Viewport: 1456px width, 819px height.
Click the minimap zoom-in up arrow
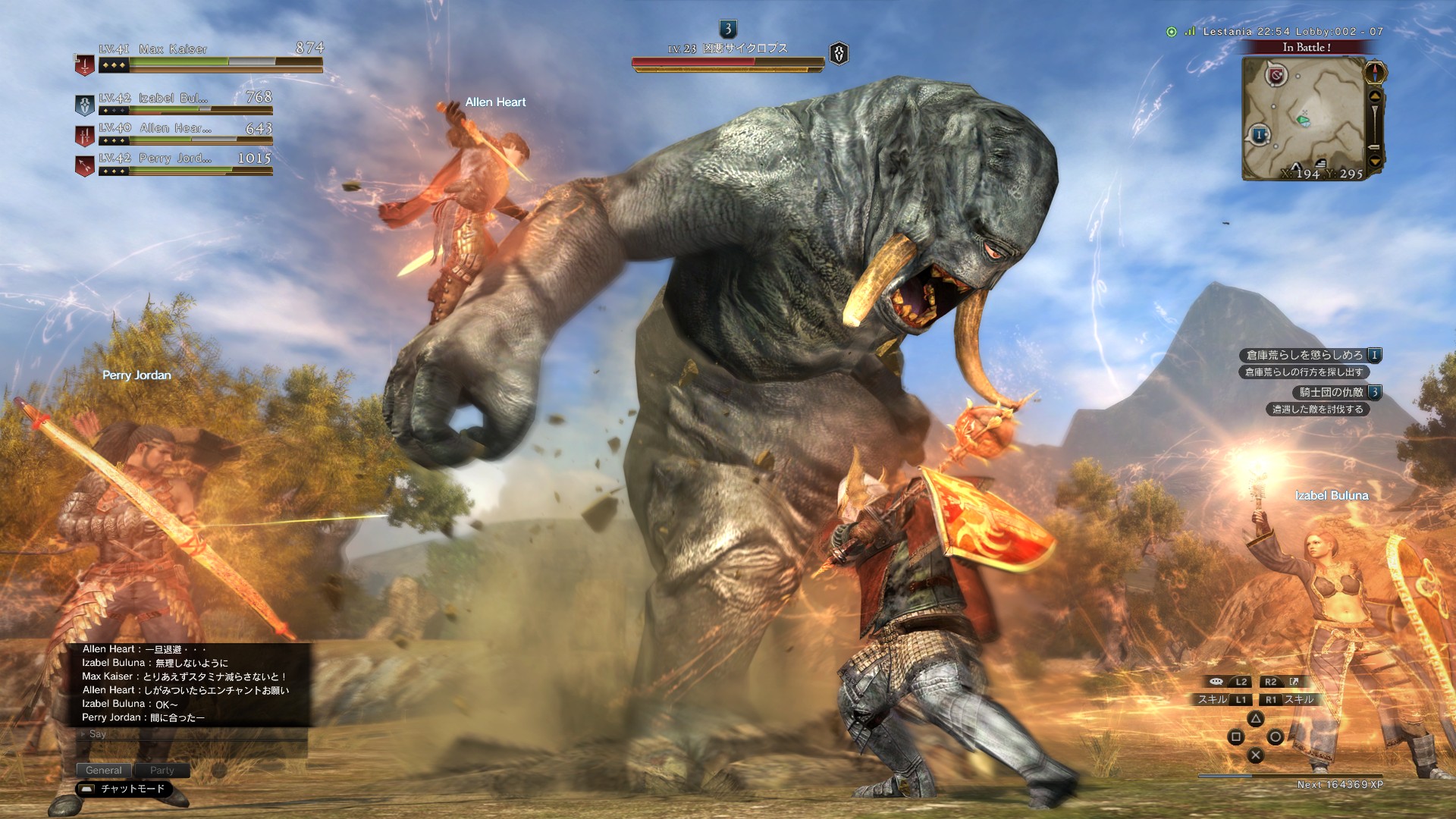(1375, 97)
